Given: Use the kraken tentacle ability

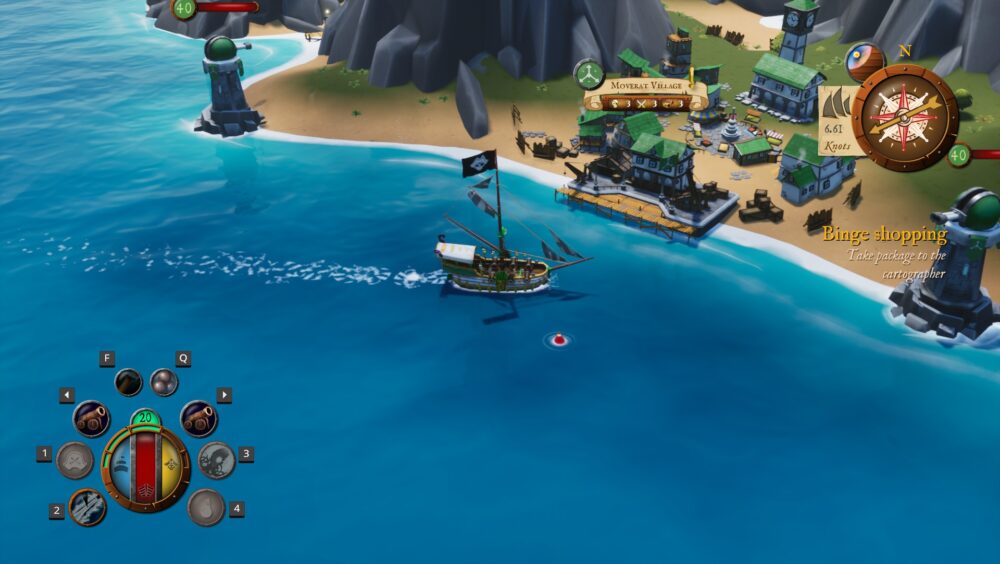Looking at the screenshot, I should 216,460.
